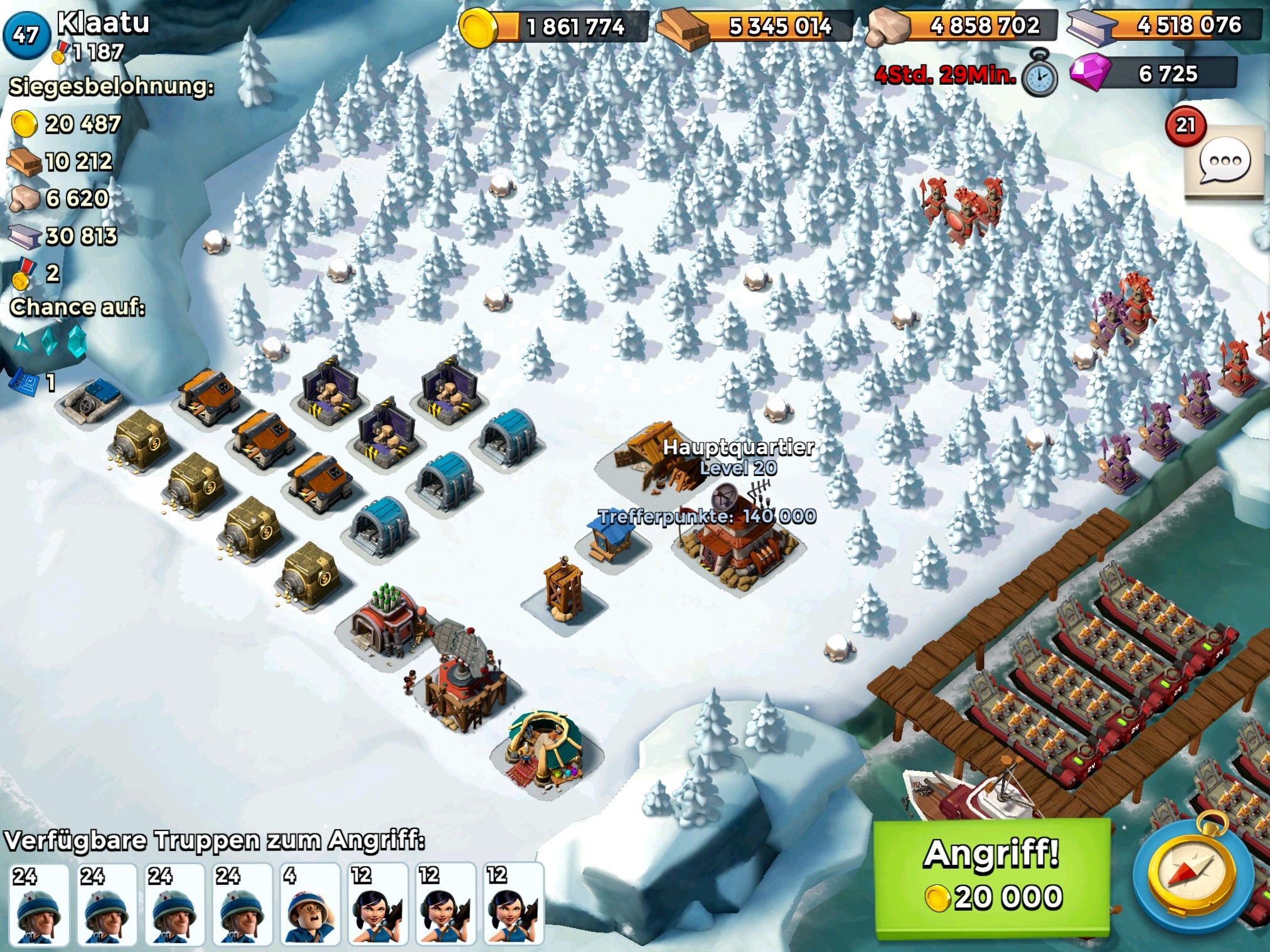Select the troop card showing 4 units
The width and height of the screenshot is (1270, 952).
point(307,903)
